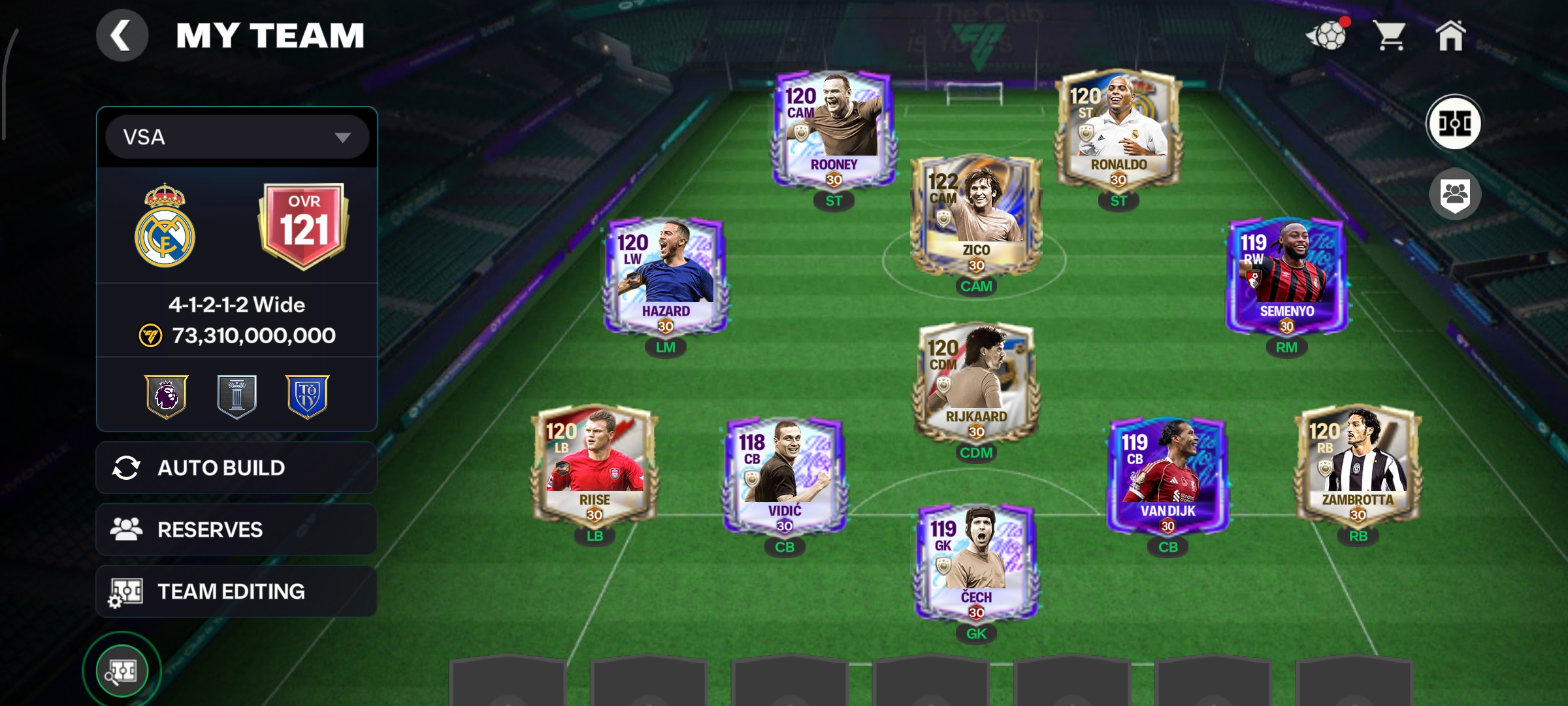Image resolution: width=1568 pixels, height=706 pixels.
Task: Open the VSA lineup dropdown
Action: click(237, 137)
